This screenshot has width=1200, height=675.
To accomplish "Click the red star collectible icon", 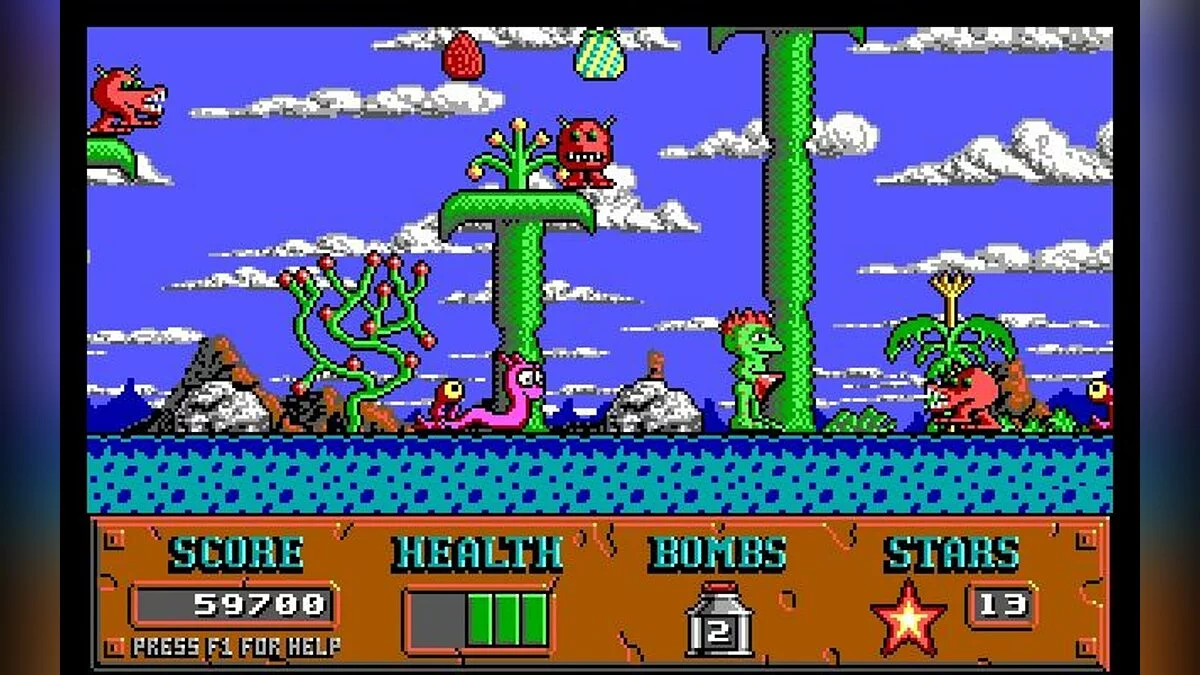I will 908,619.
